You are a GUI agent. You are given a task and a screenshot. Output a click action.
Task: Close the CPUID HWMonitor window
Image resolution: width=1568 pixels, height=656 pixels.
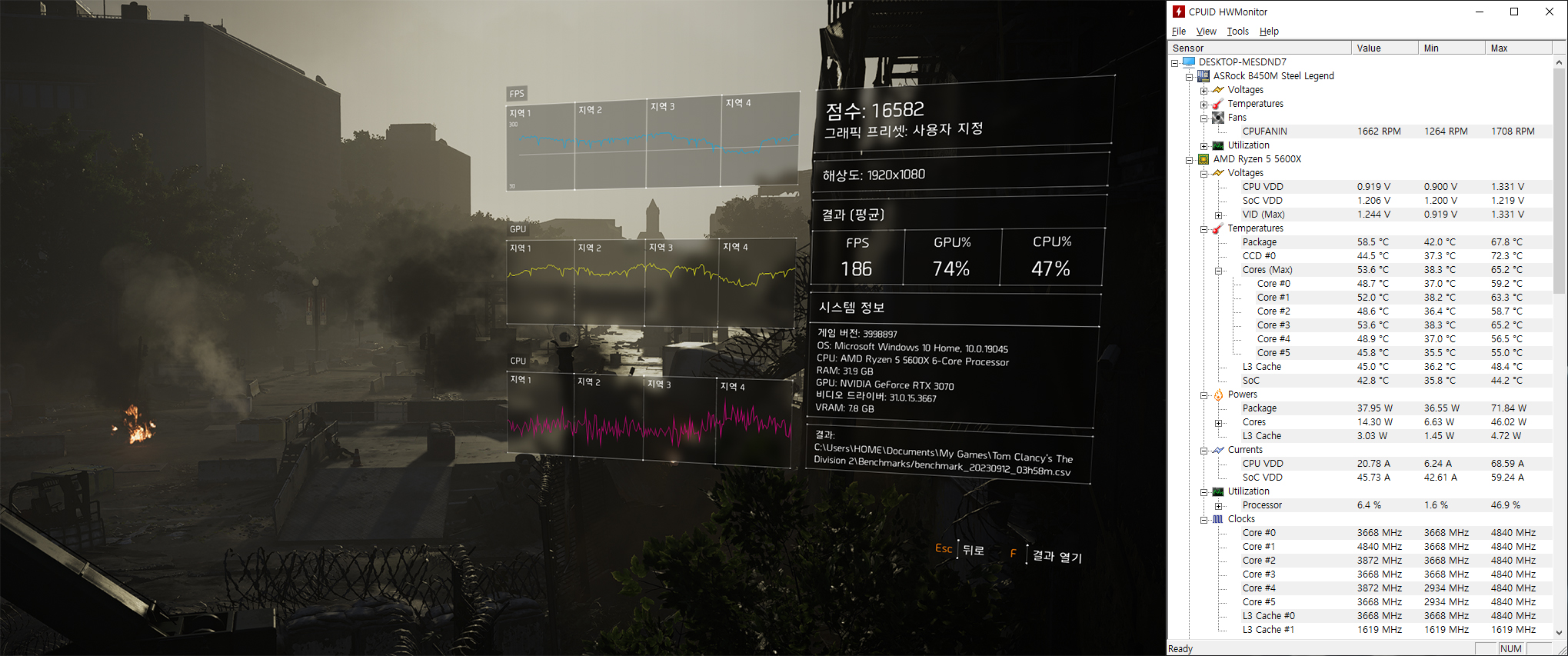click(1549, 12)
